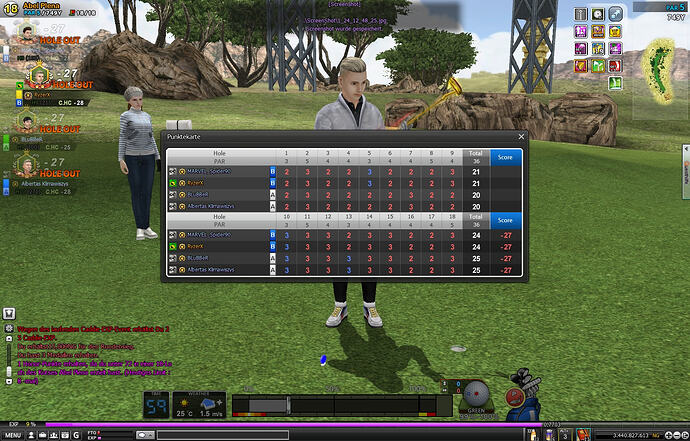Screen dimensions: 690x441
Task: Click RyzerX's crowned player portrait
Action: (x=37, y=75)
